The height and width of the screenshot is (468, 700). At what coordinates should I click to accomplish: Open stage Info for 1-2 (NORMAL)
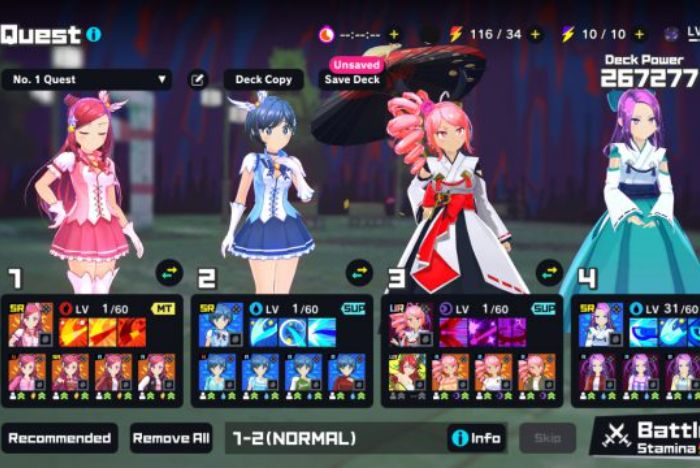(x=476, y=438)
